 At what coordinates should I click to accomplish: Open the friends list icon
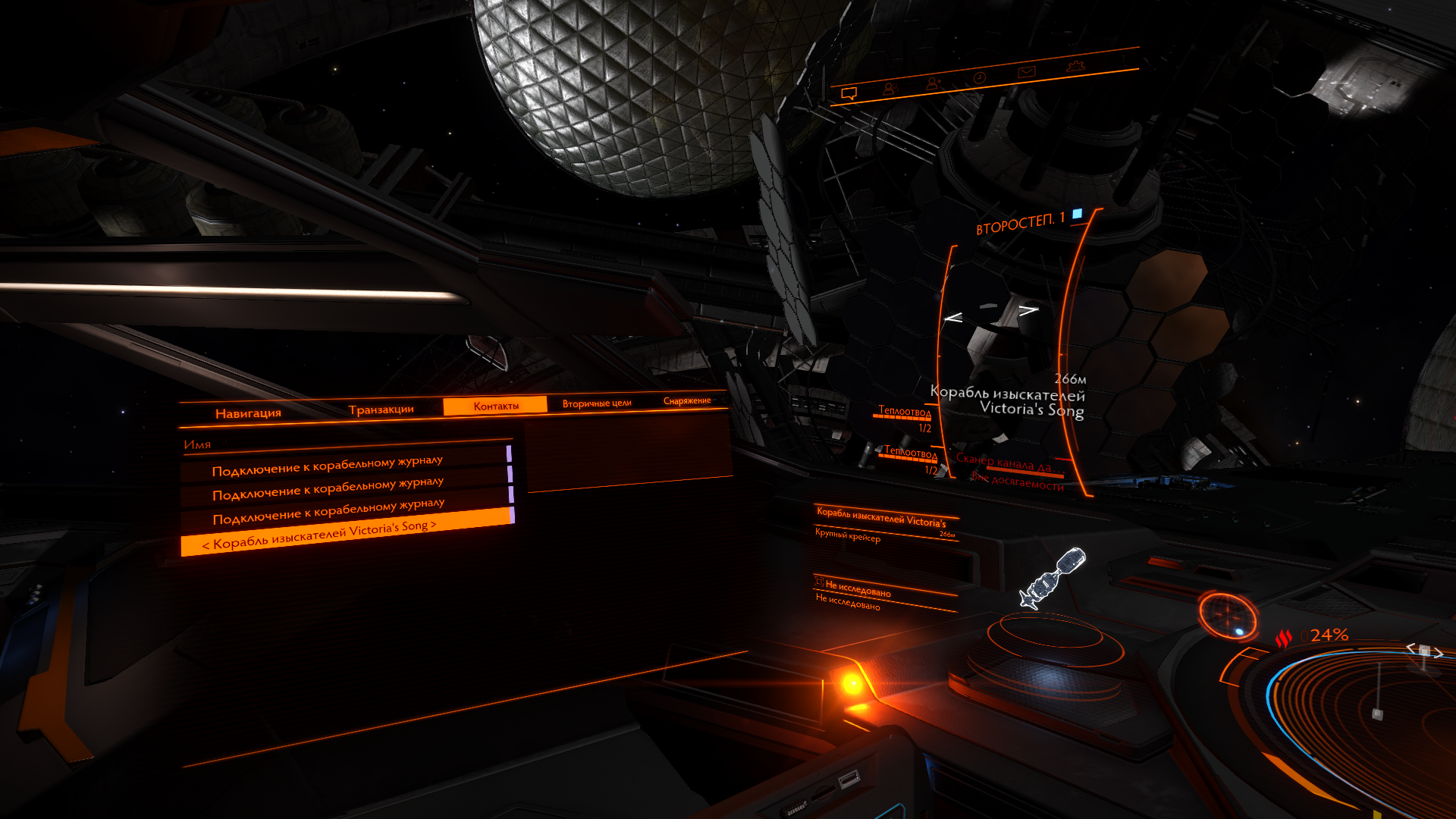(x=890, y=89)
